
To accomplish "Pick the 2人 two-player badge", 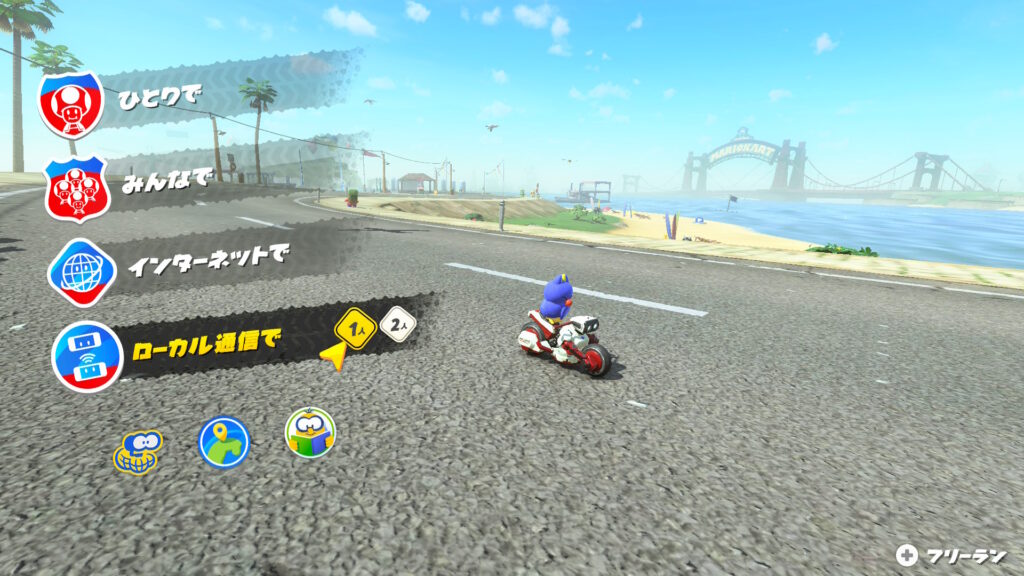I will point(398,324).
